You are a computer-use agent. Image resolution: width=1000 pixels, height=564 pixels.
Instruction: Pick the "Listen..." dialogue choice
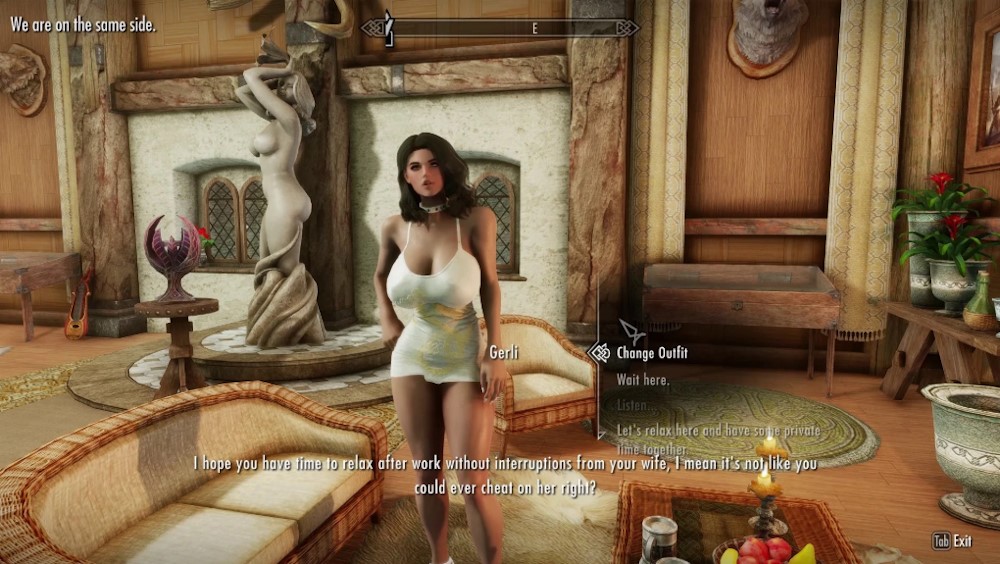tap(638, 405)
